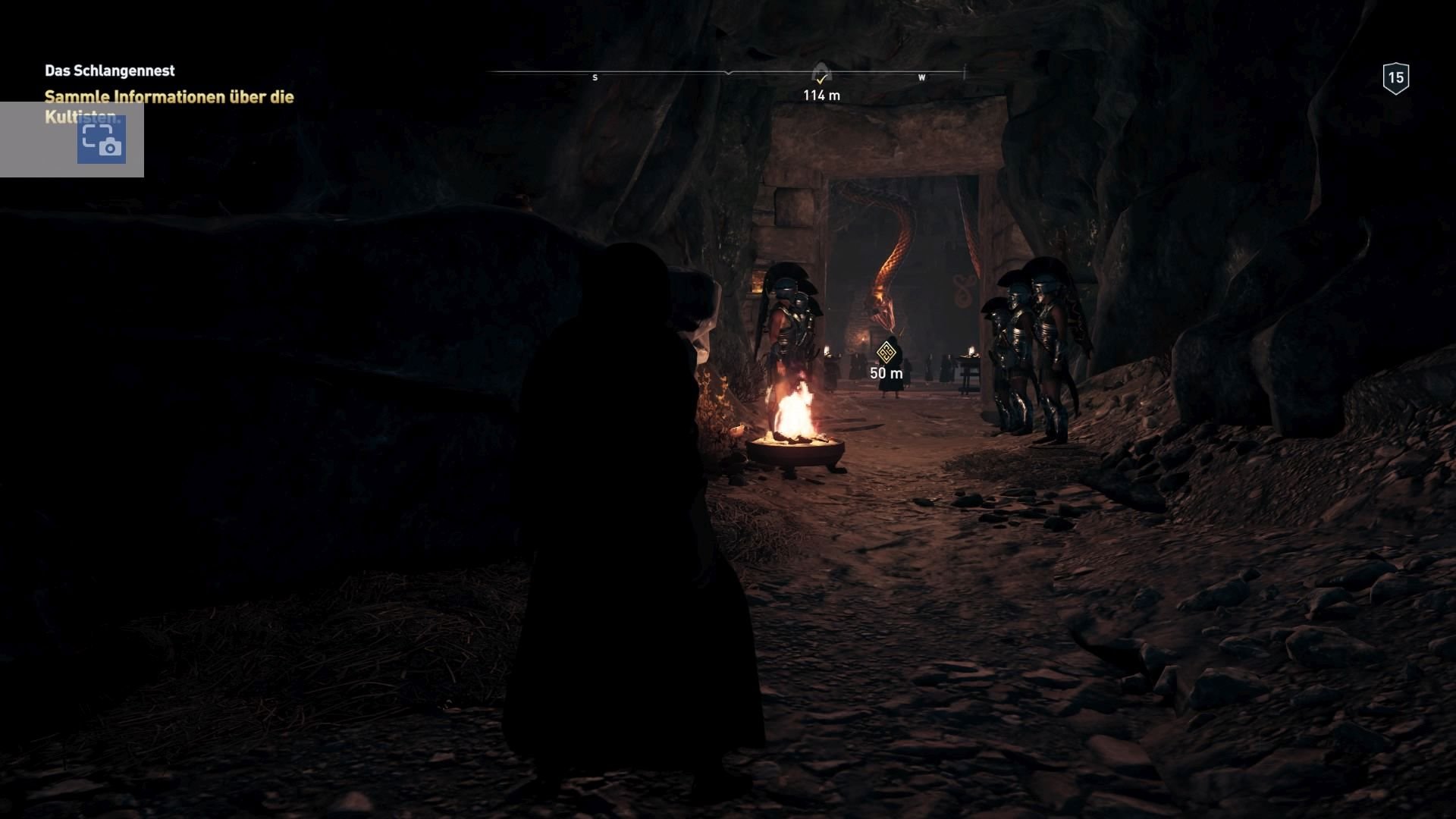Click the 114 m distance readout
This screenshot has height=819, width=1456.
pyautogui.click(x=821, y=96)
